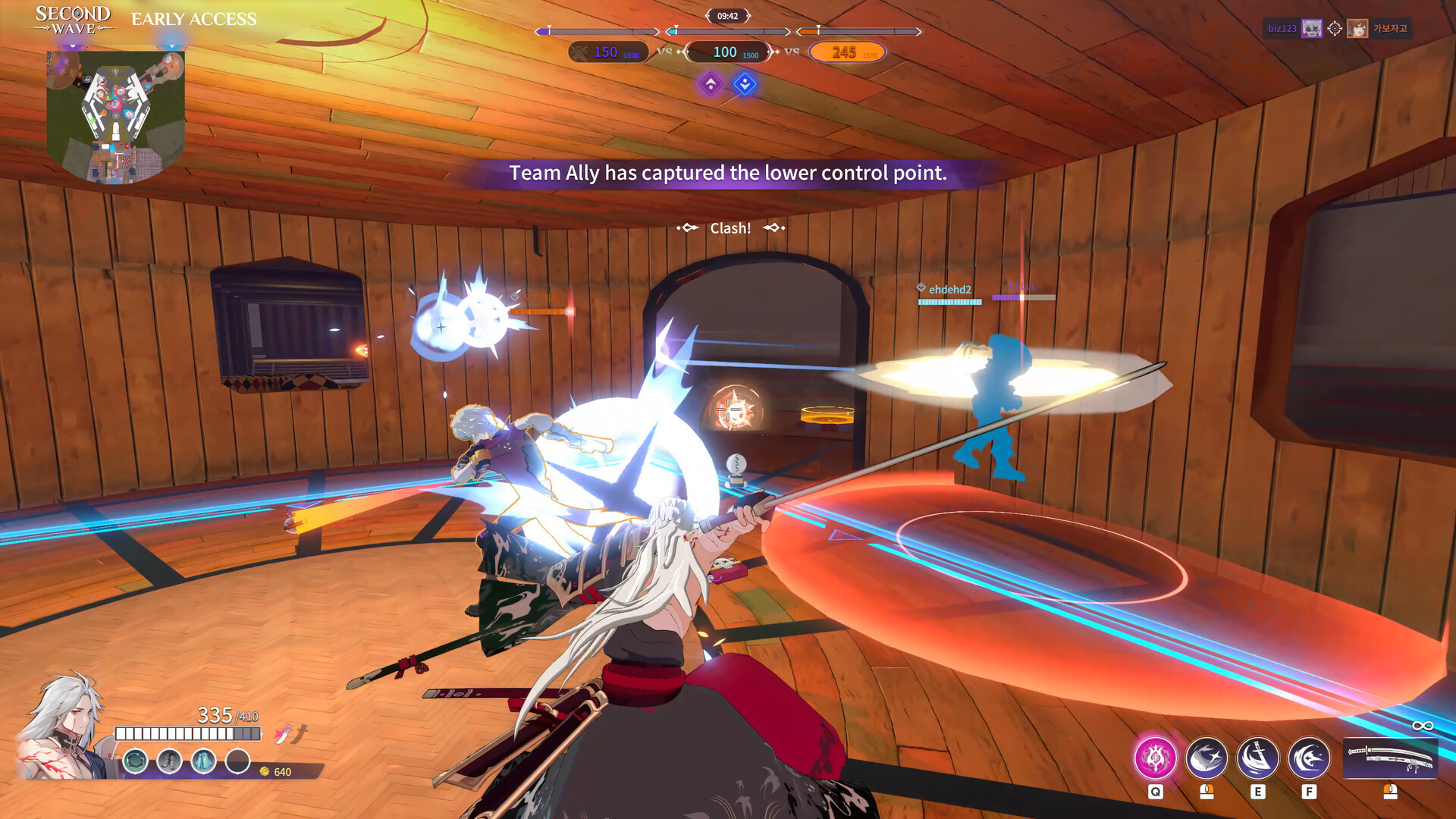Click the orange team score showing 245
The image size is (1456, 819).
(x=845, y=52)
